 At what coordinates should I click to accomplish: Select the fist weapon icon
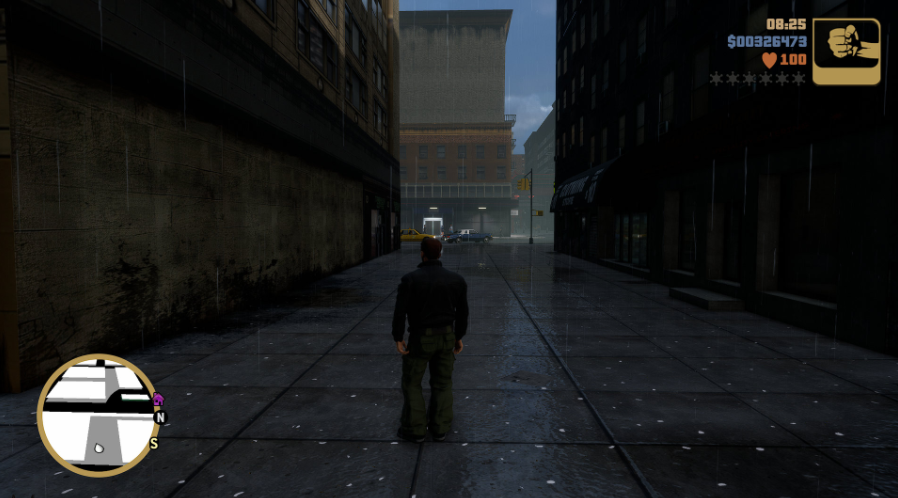pos(846,51)
